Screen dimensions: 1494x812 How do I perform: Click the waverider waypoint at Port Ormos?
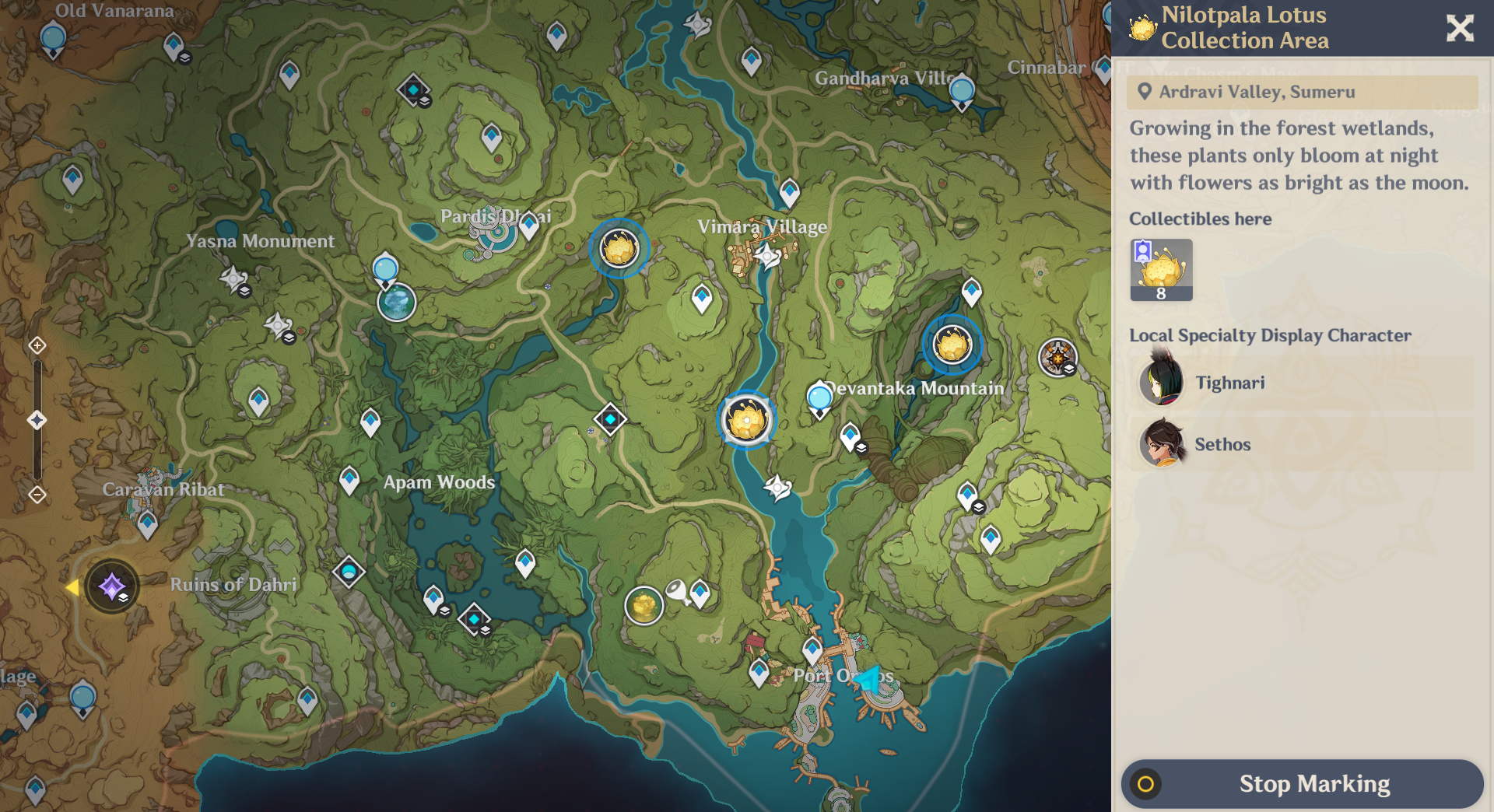coord(869,677)
